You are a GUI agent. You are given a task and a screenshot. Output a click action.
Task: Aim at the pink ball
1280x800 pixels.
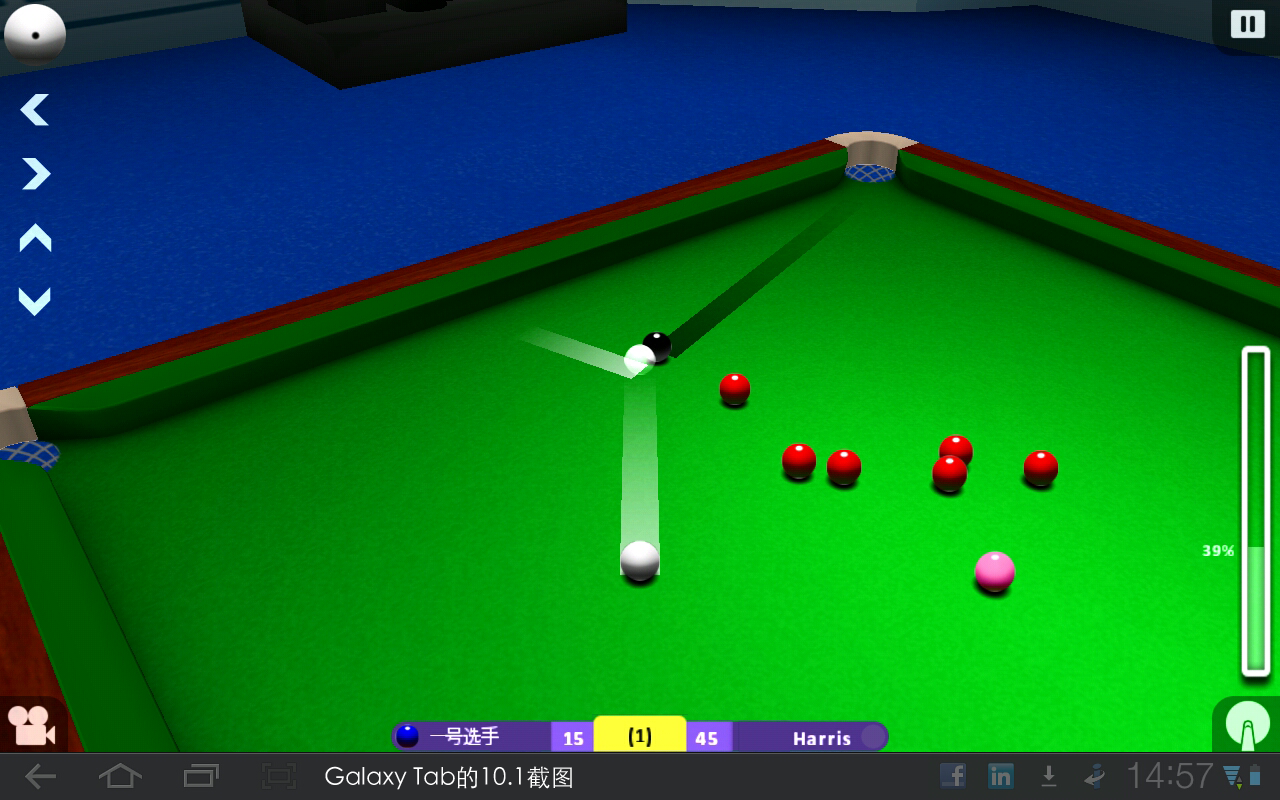click(994, 571)
